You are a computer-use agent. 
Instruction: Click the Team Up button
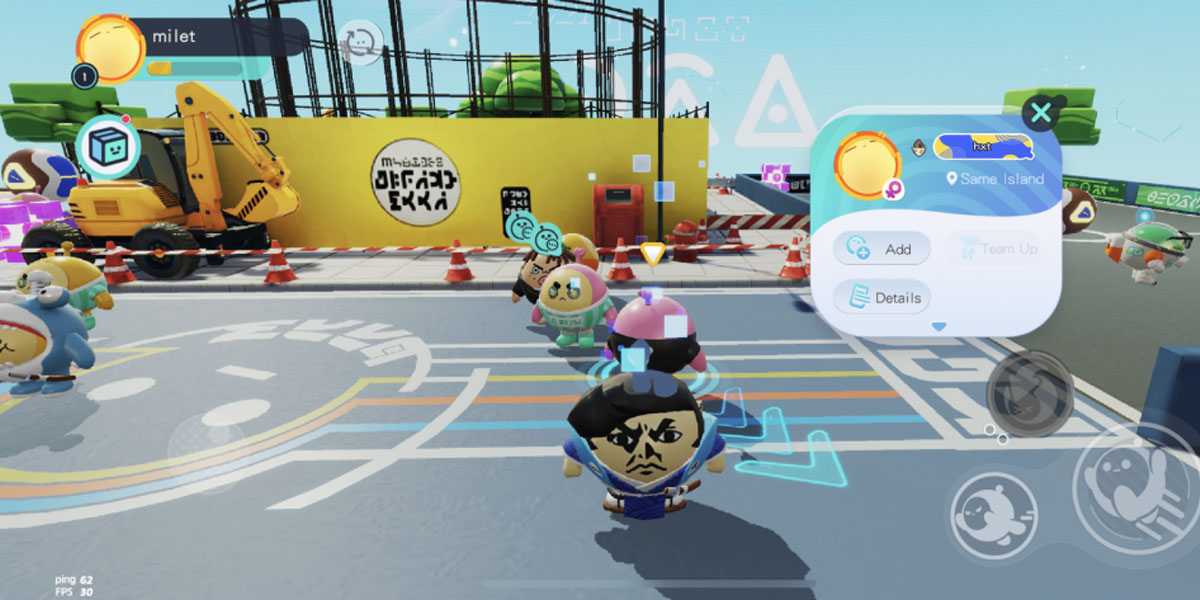(x=993, y=249)
